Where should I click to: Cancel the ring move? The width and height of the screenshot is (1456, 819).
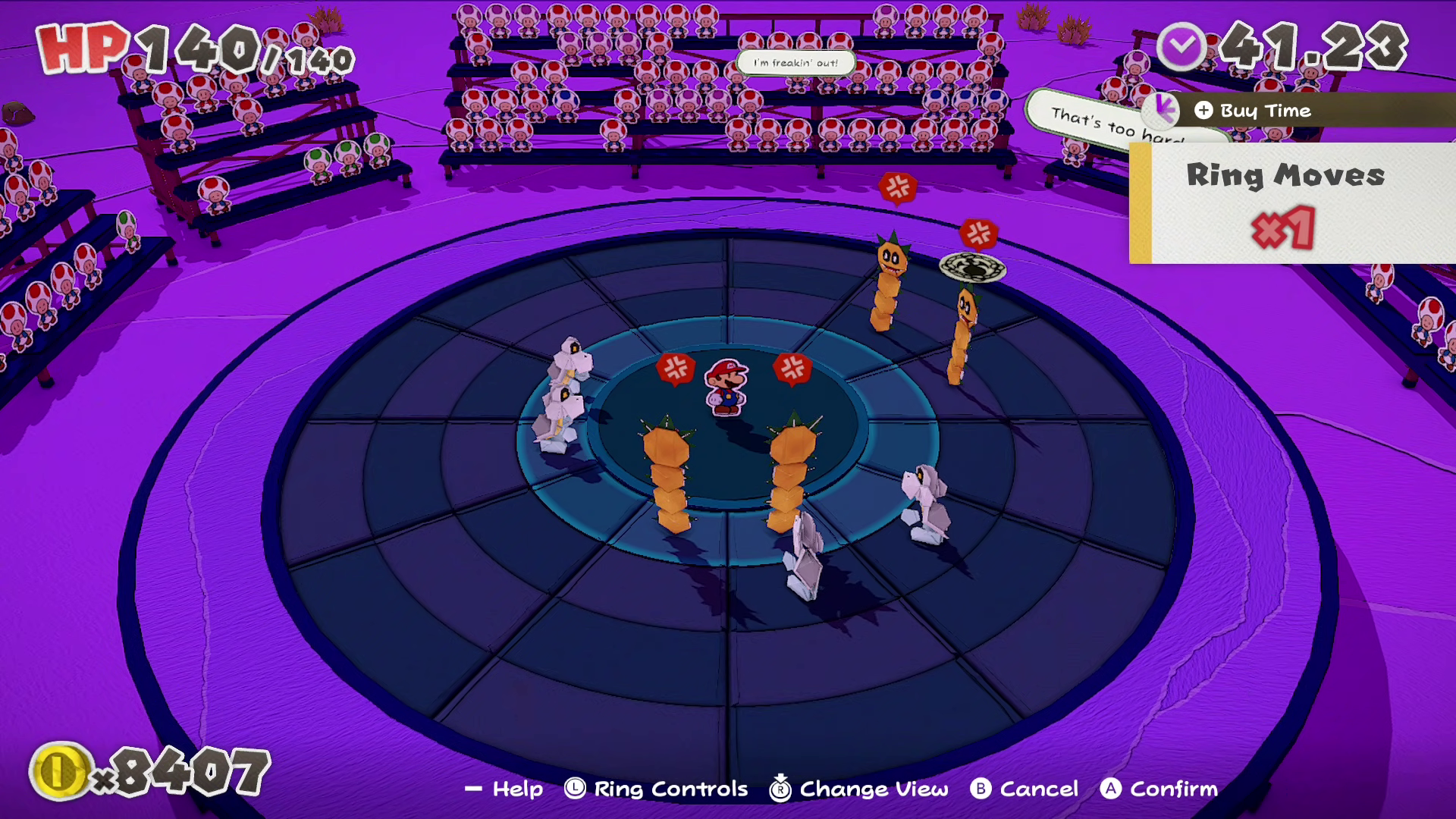pos(1025,789)
